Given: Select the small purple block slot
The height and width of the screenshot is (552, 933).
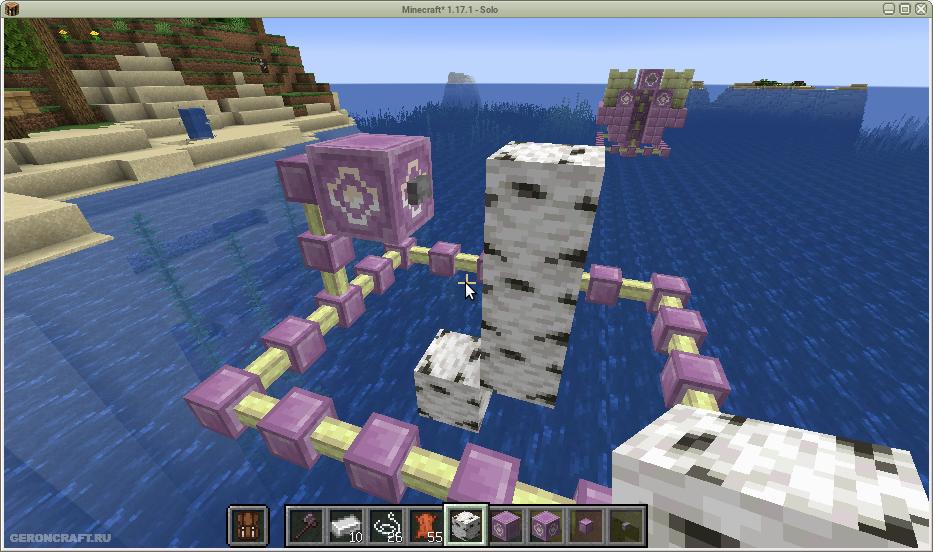Looking at the screenshot, I should click(585, 525).
